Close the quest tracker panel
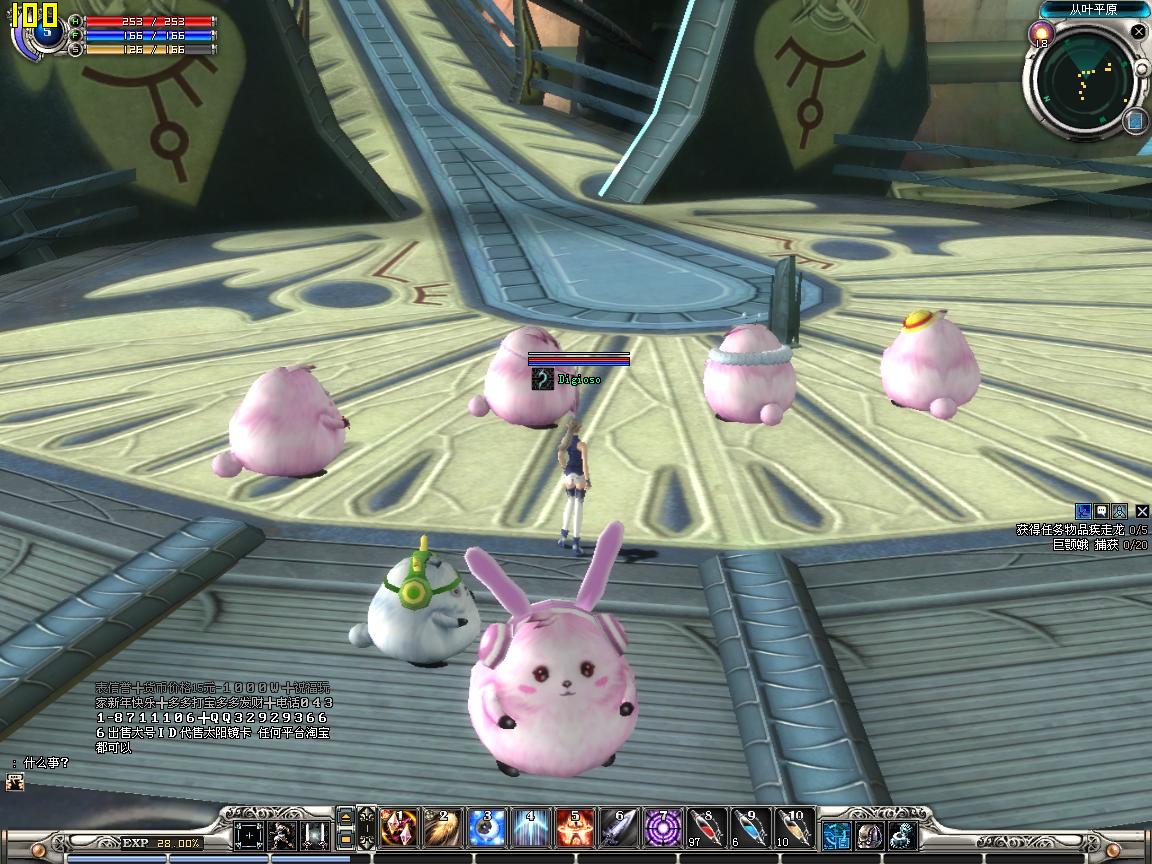 coord(1142,511)
